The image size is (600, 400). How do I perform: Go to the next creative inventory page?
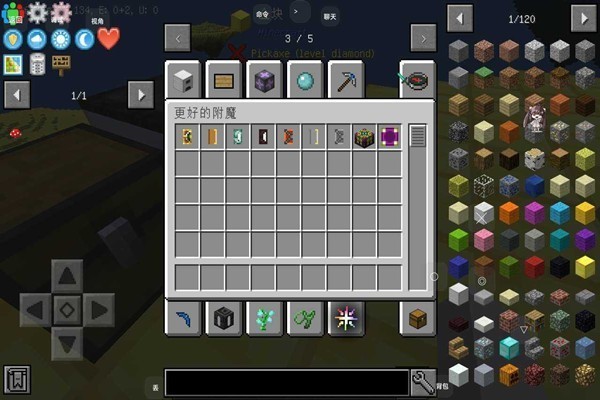(x=423, y=38)
